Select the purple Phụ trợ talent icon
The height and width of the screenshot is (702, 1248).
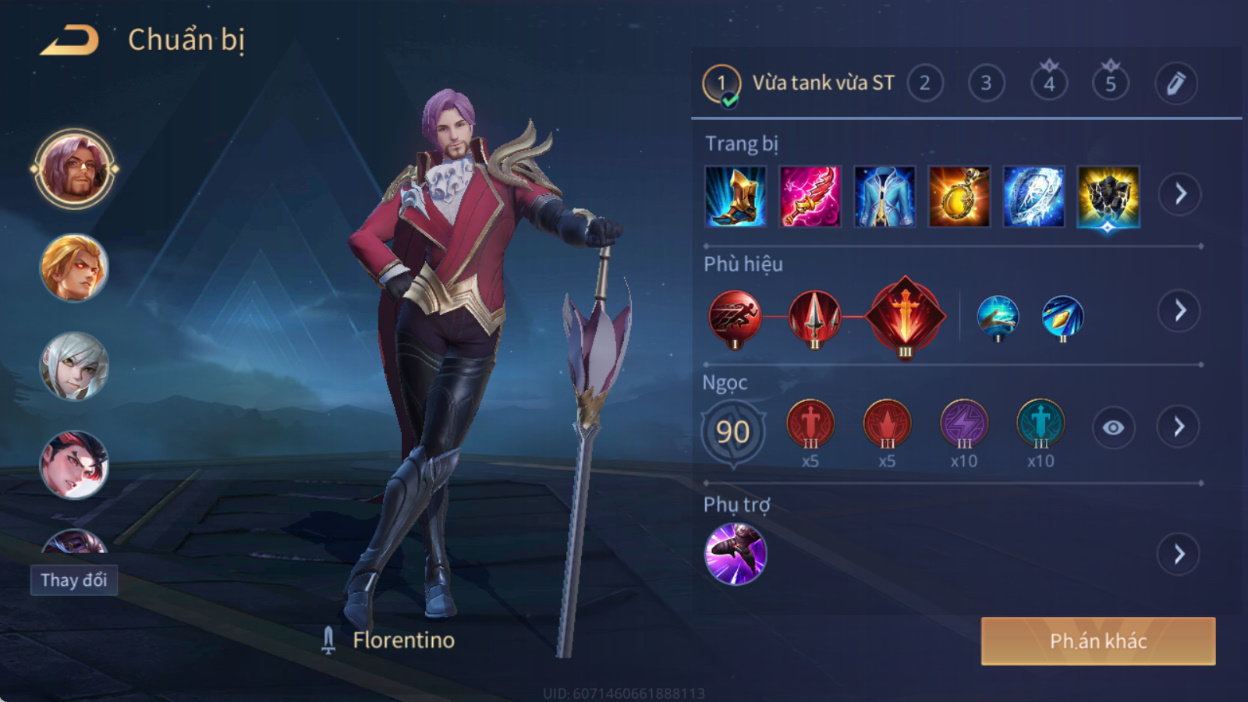click(x=735, y=554)
